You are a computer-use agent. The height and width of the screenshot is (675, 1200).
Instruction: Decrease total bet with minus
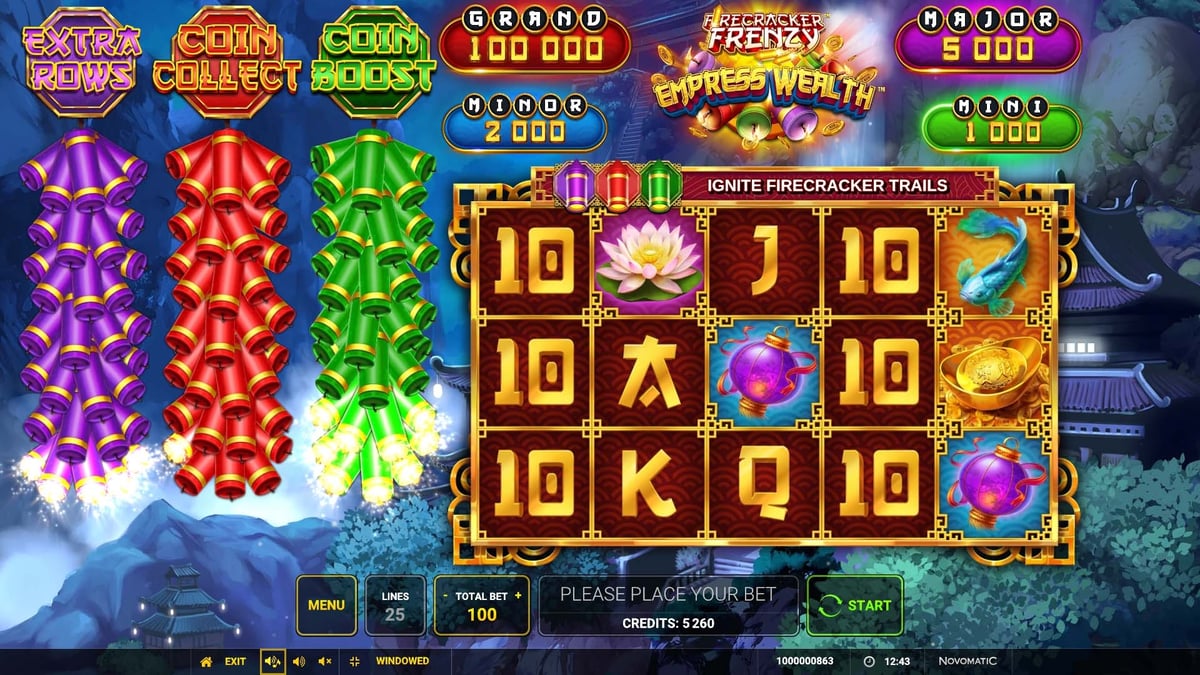(x=445, y=596)
